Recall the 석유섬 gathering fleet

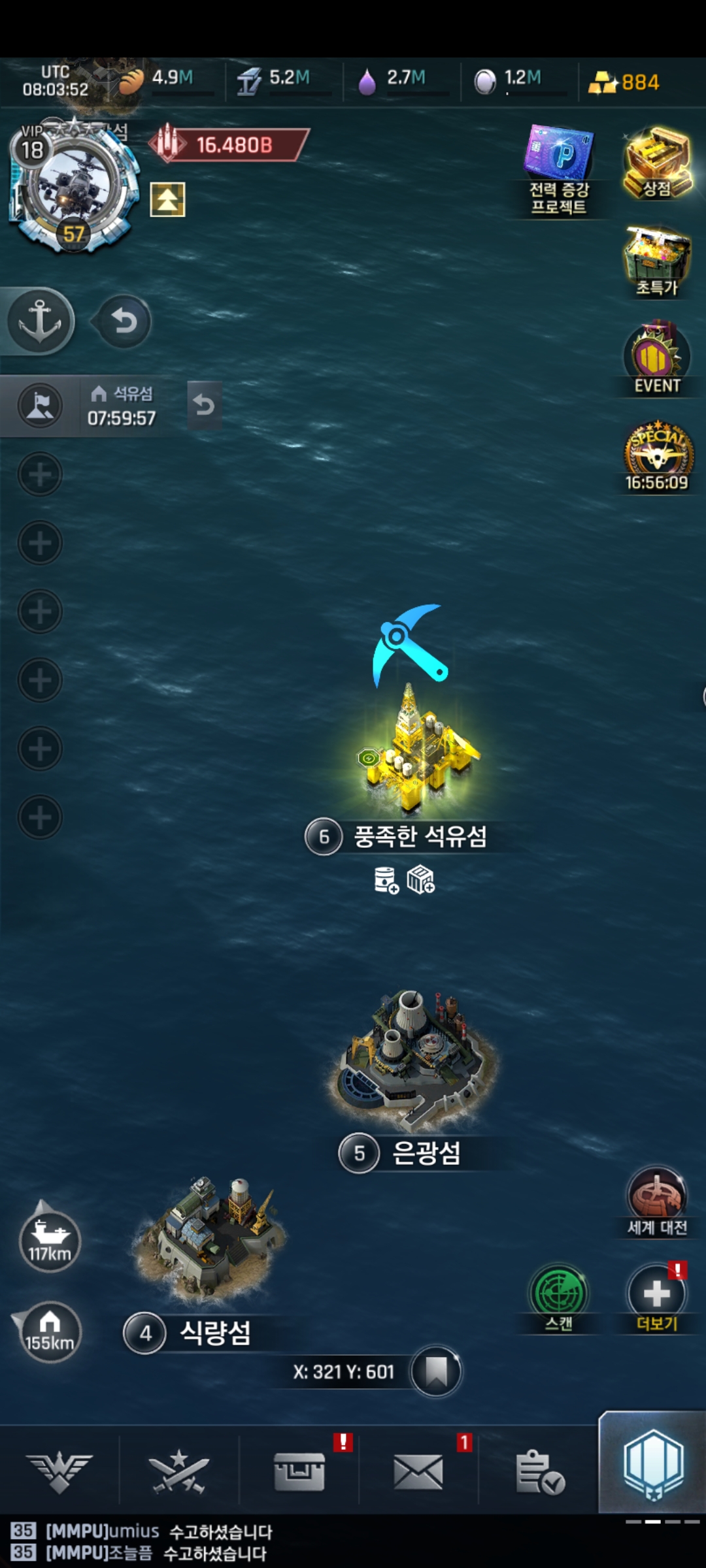(205, 406)
